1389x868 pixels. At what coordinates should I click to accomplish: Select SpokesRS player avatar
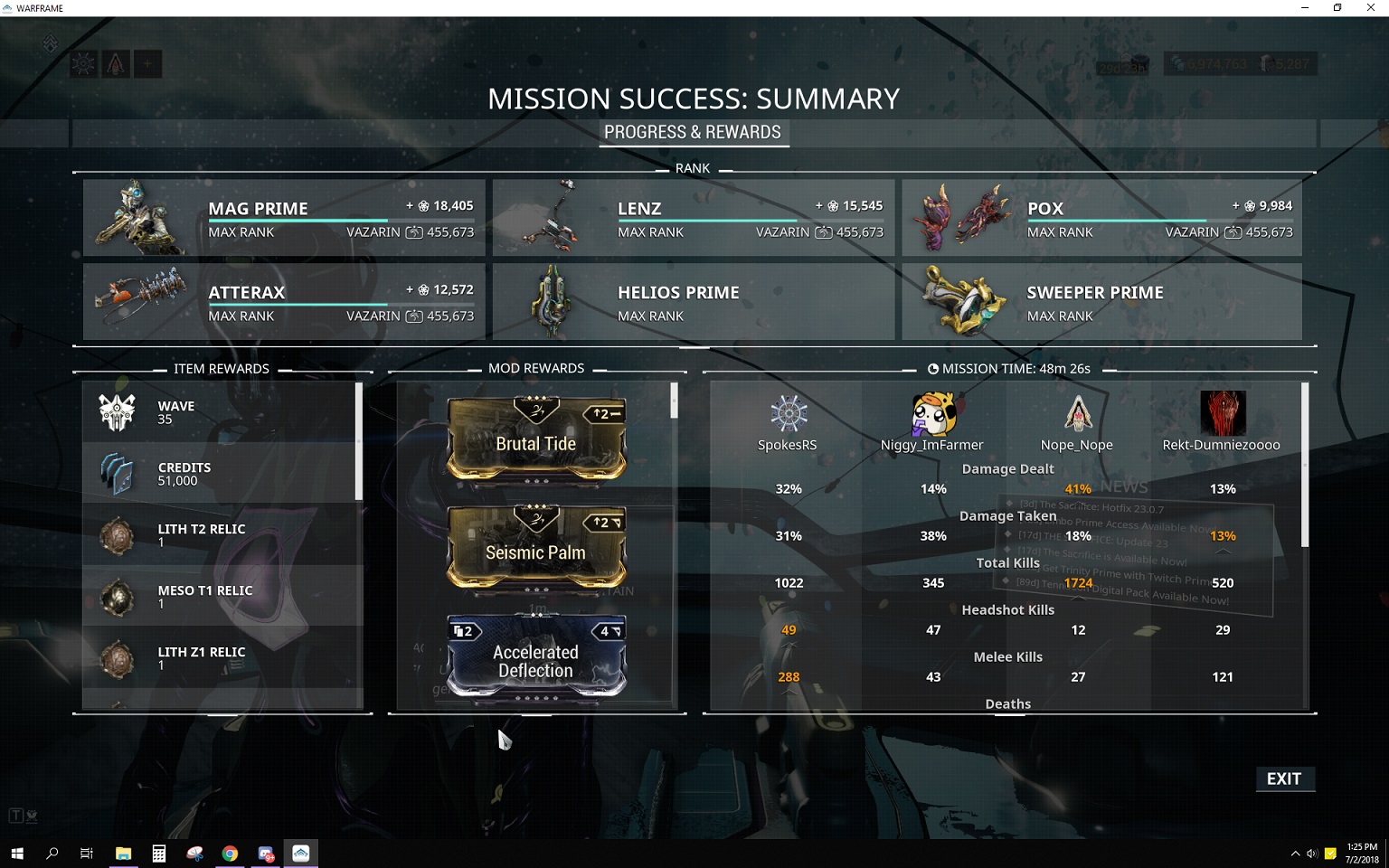coord(788,414)
